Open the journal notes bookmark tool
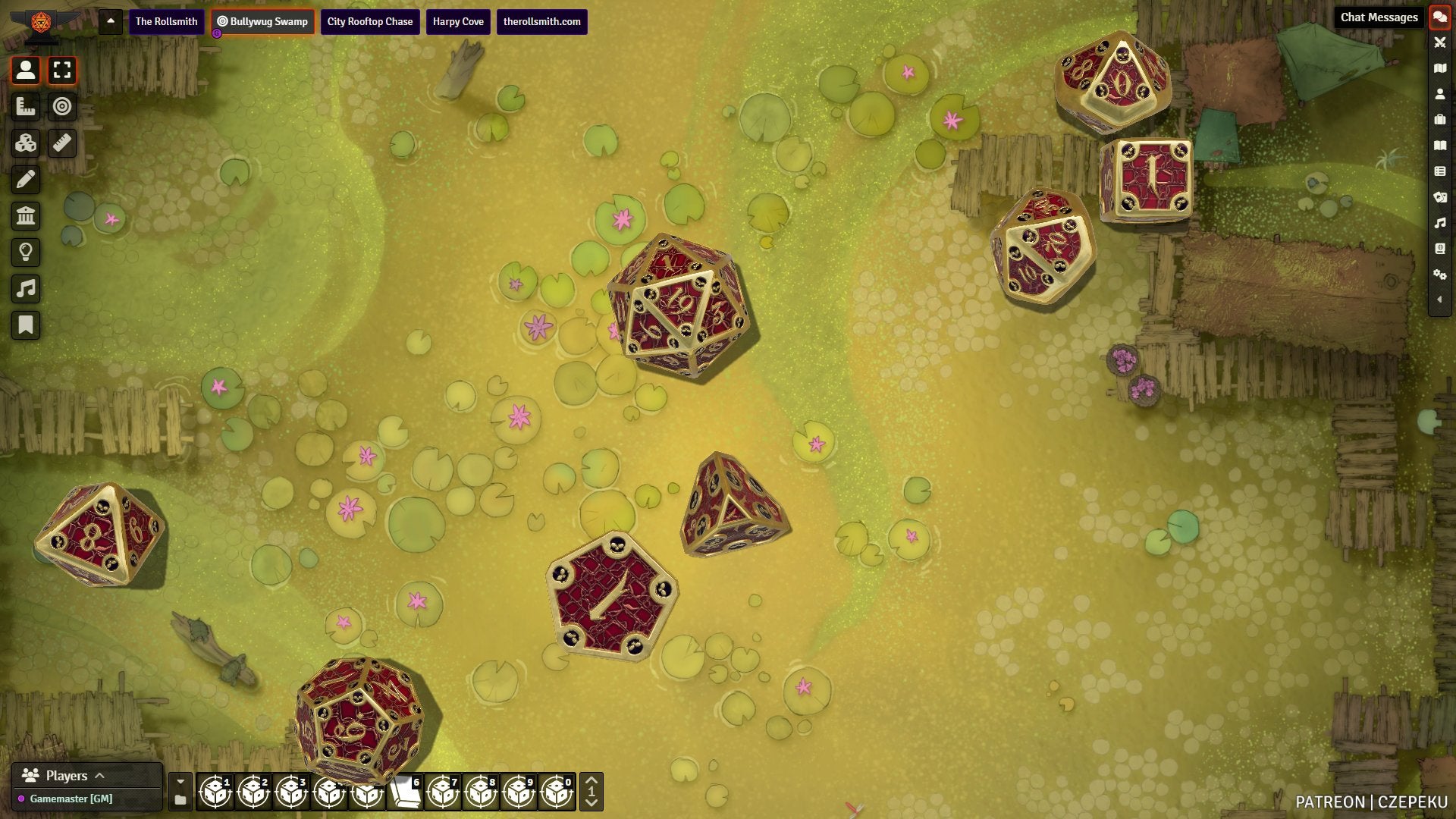The height and width of the screenshot is (819, 1456). [x=26, y=325]
